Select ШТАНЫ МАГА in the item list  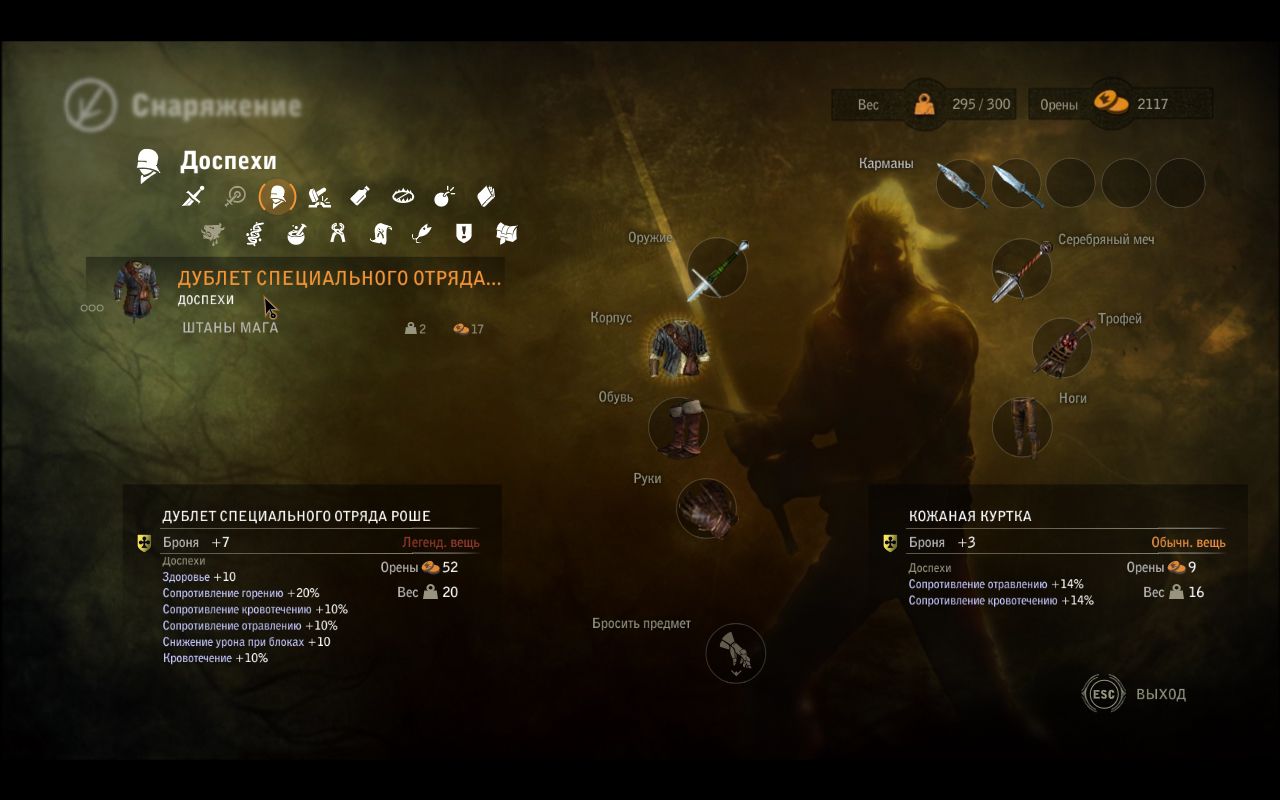(x=232, y=326)
